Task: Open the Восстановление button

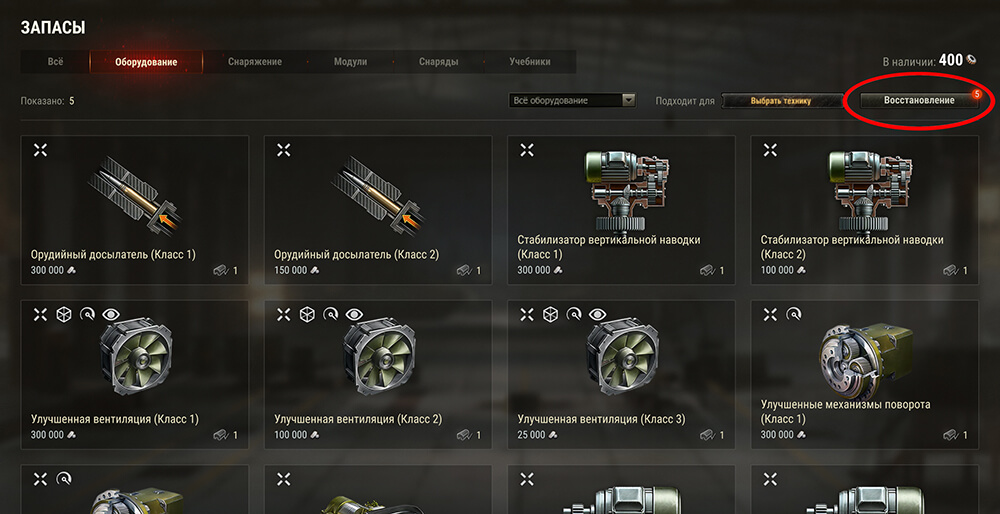Action: [918, 100]
